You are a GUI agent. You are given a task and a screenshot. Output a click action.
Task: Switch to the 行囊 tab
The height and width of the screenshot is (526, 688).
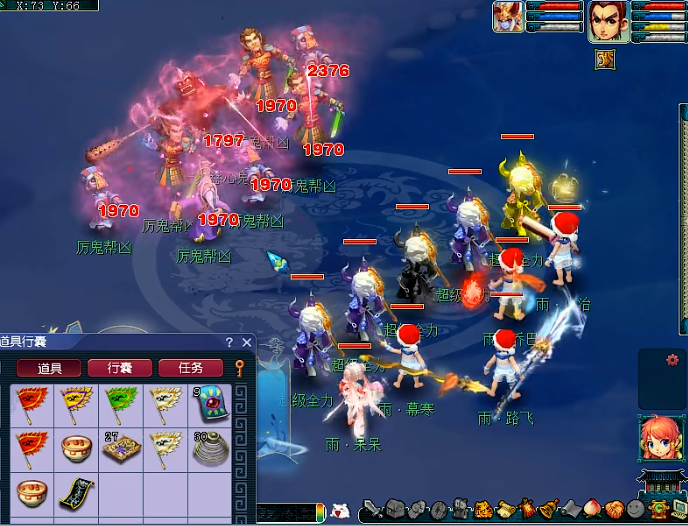[120, 368]
